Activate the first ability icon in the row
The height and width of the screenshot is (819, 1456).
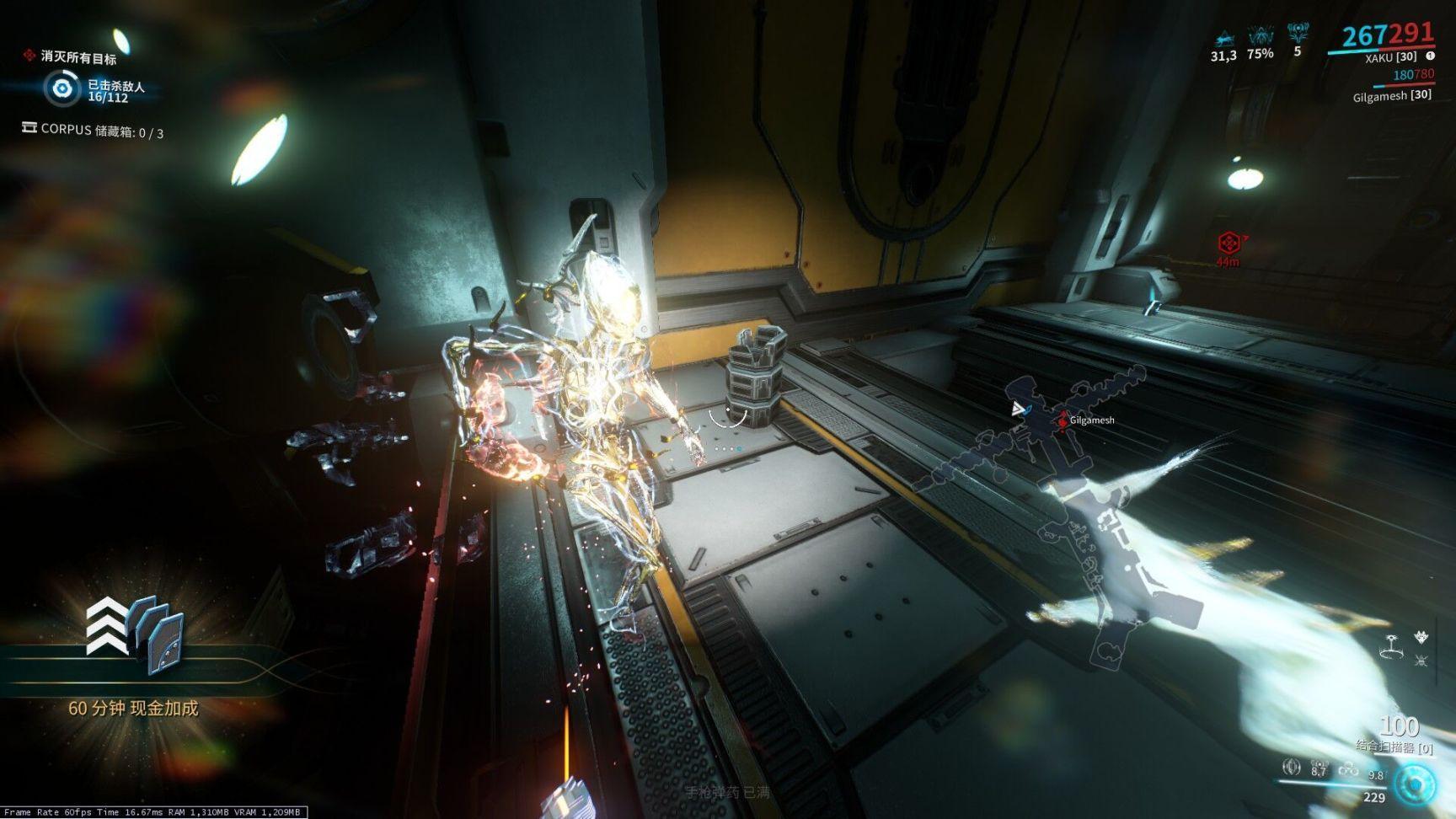[x=1291, y=767]
